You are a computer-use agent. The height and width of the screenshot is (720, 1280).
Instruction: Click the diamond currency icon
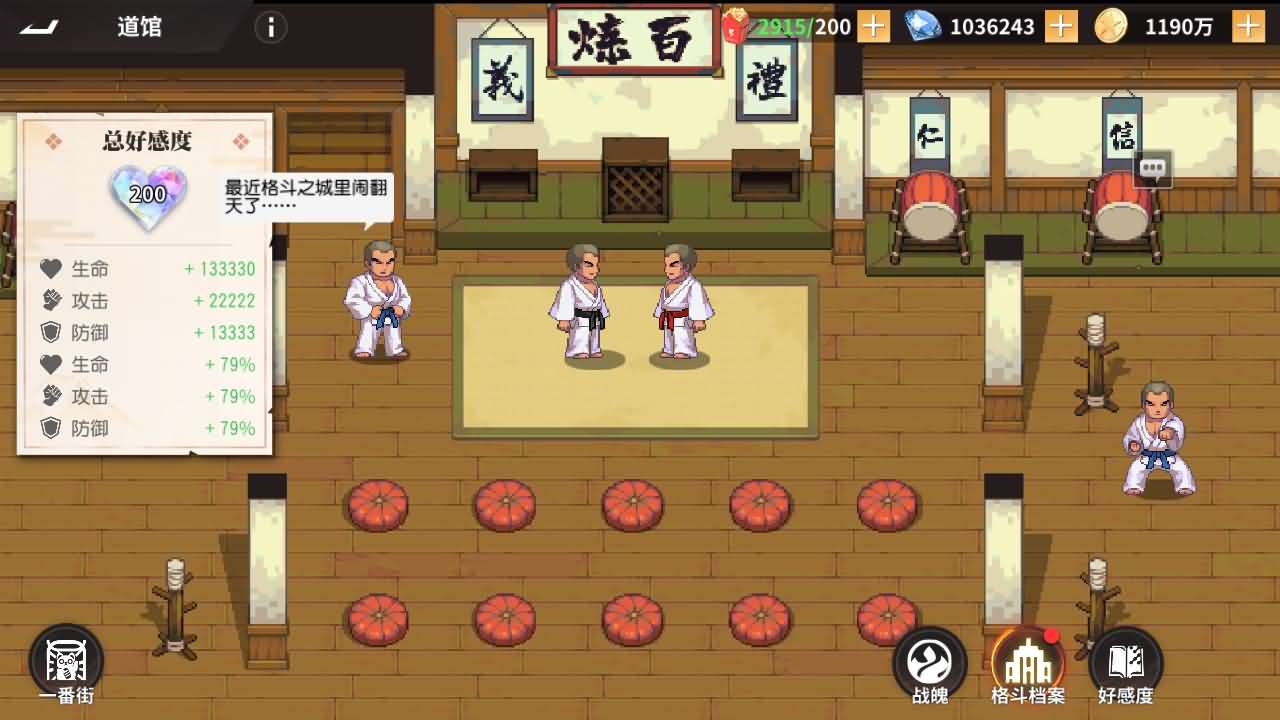pyautogui.click(x=922, y=26)
